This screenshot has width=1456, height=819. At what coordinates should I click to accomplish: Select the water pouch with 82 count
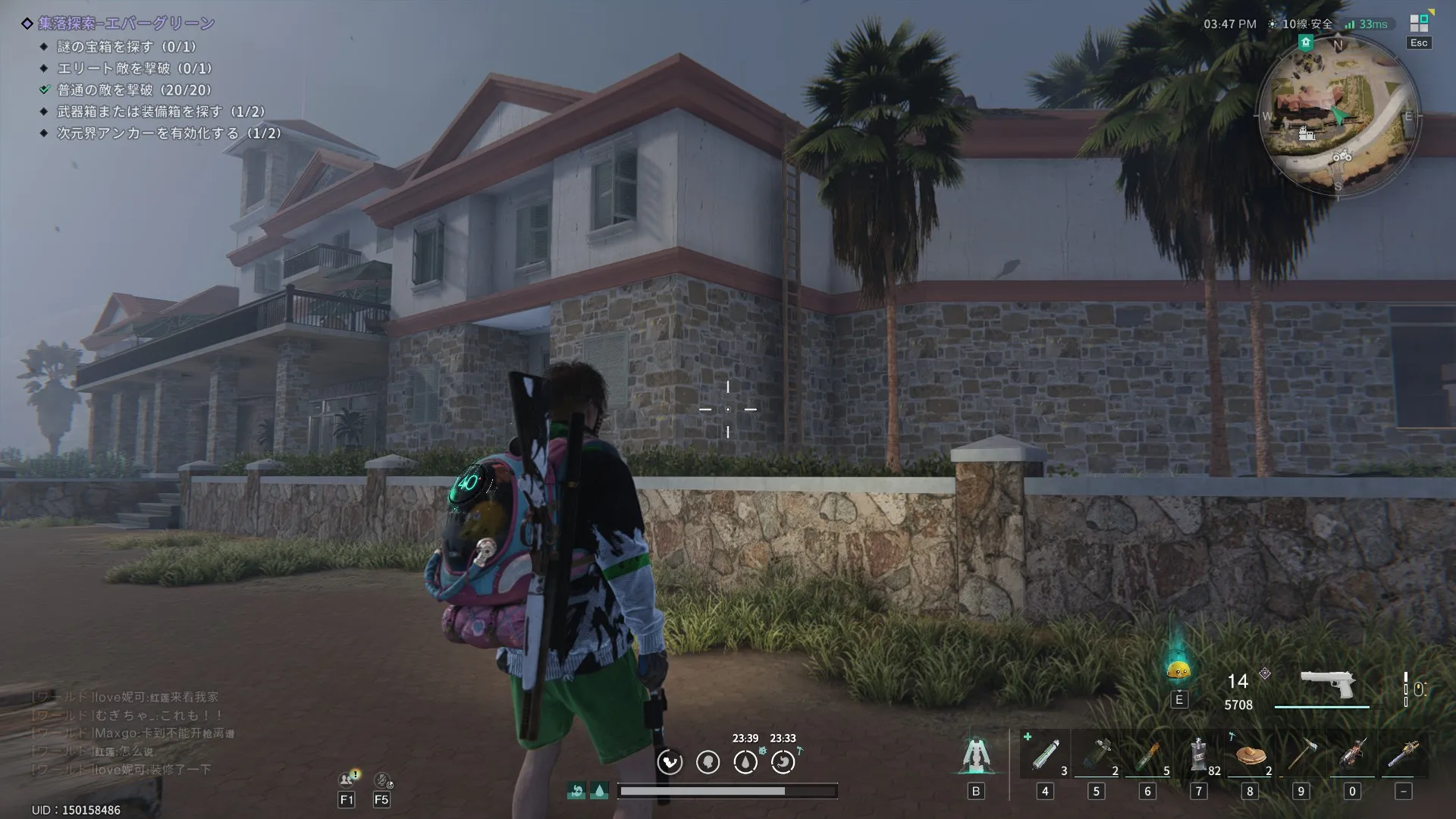(x=1199, y=755)
